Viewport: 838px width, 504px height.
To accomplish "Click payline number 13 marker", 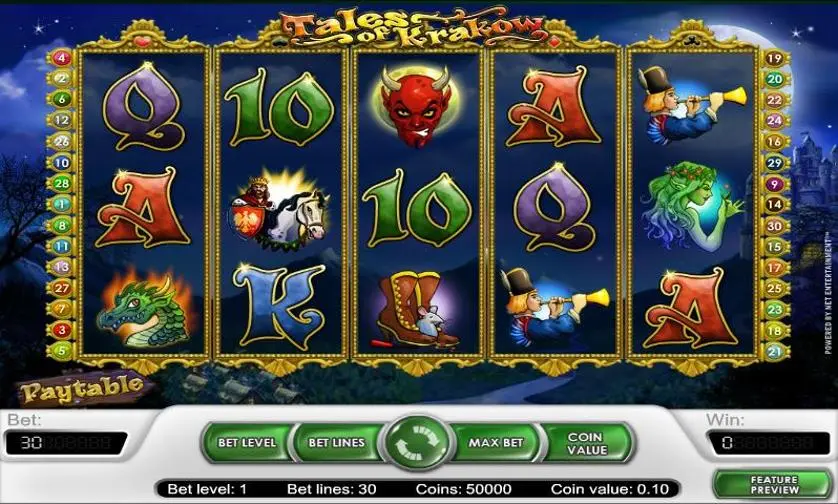I will point(62,267).
